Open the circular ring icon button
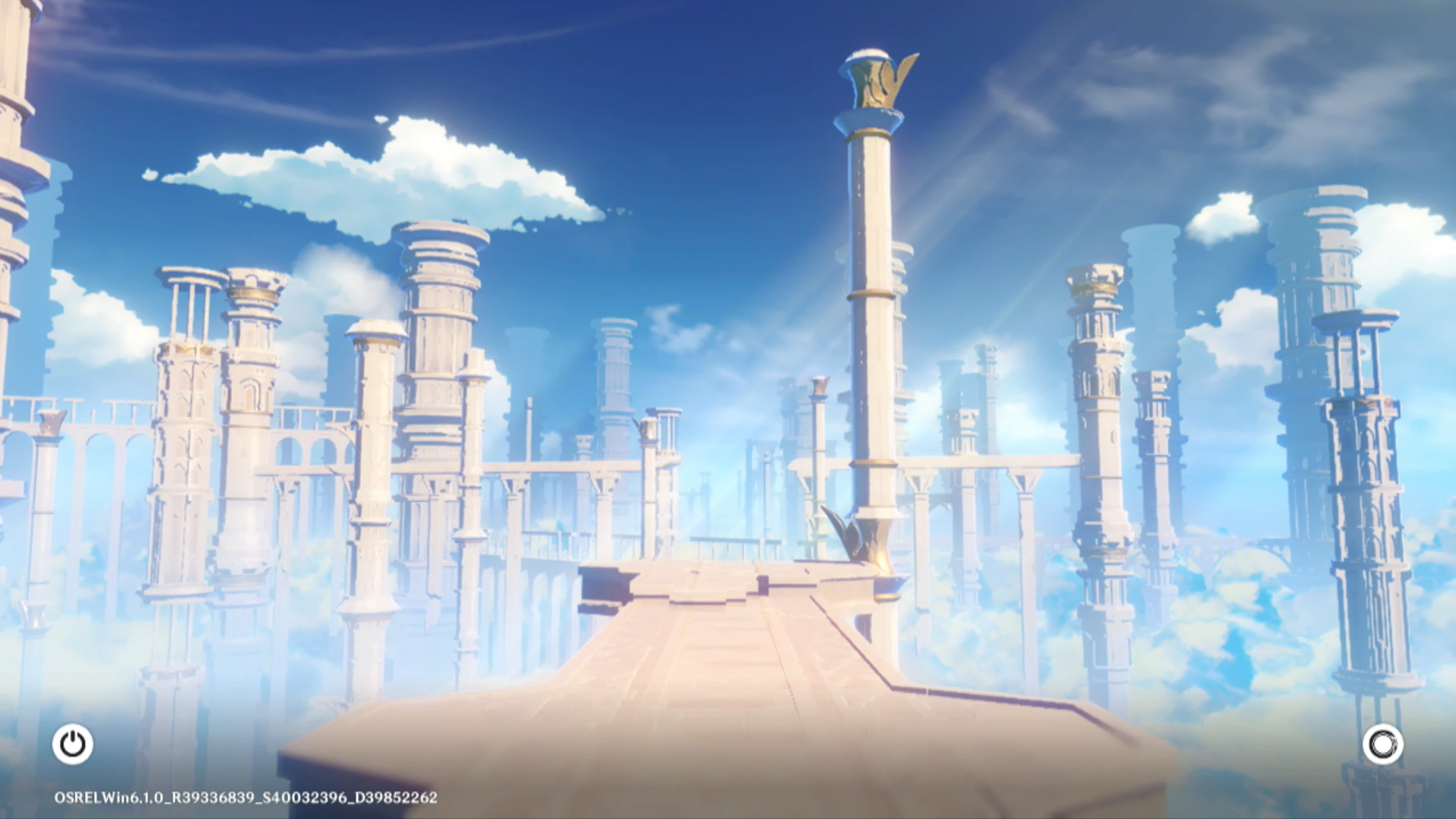The height and width of the screenshot is (819, 1456). pyautogui.click(x=1382, y=744)
